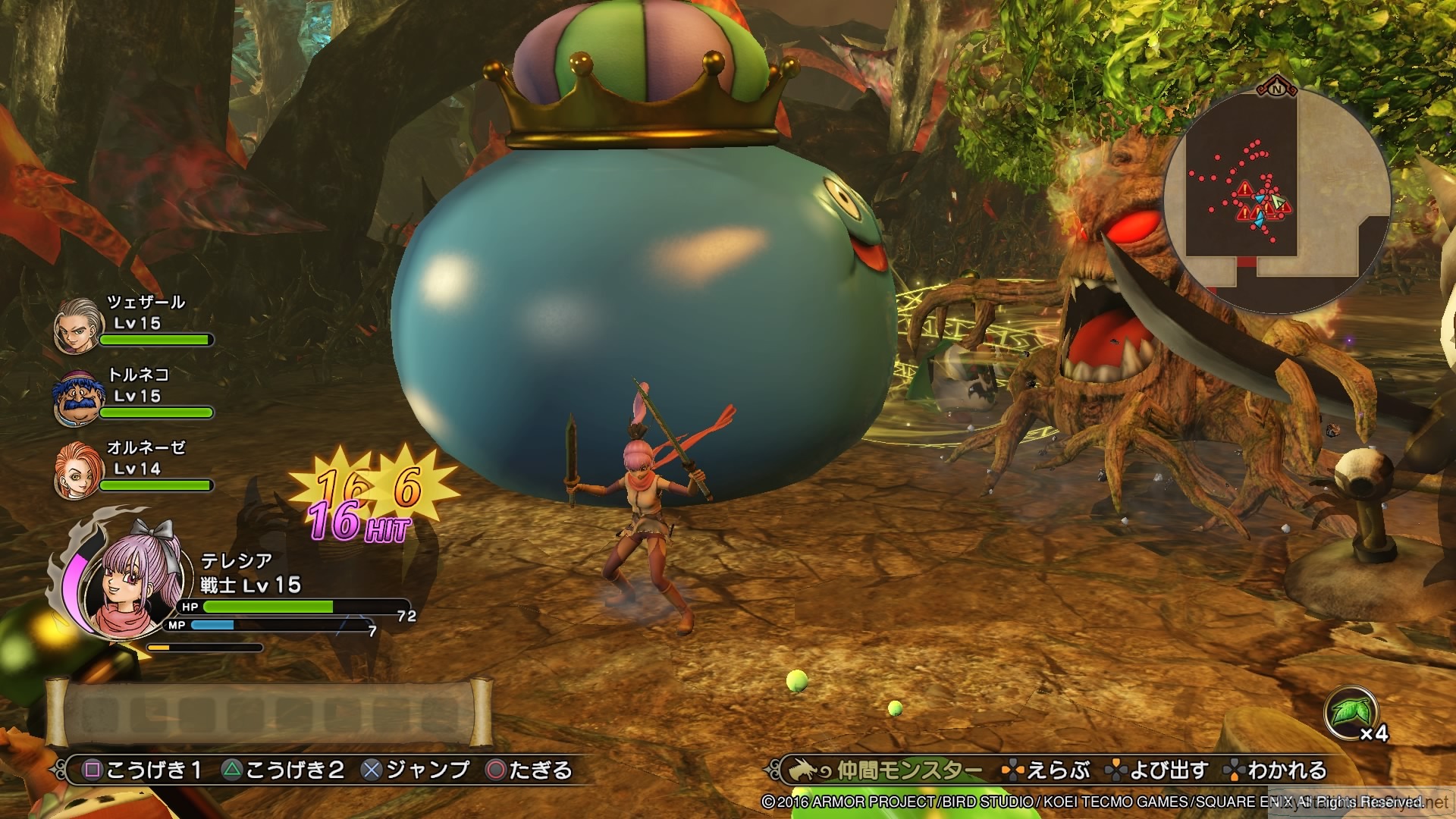This screenshot has width=1456, height=819.
Task: Open the circular minimap
Action: (x=1276, y=201)
